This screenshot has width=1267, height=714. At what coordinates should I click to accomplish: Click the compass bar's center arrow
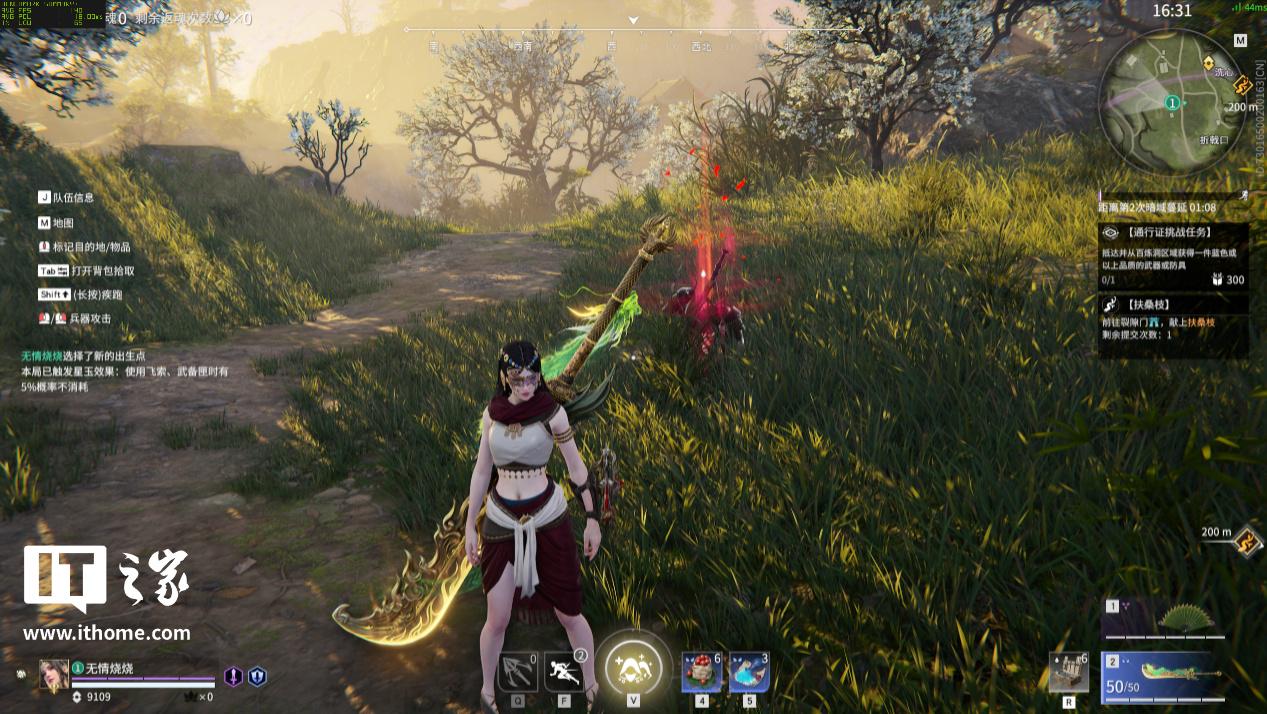633,20
